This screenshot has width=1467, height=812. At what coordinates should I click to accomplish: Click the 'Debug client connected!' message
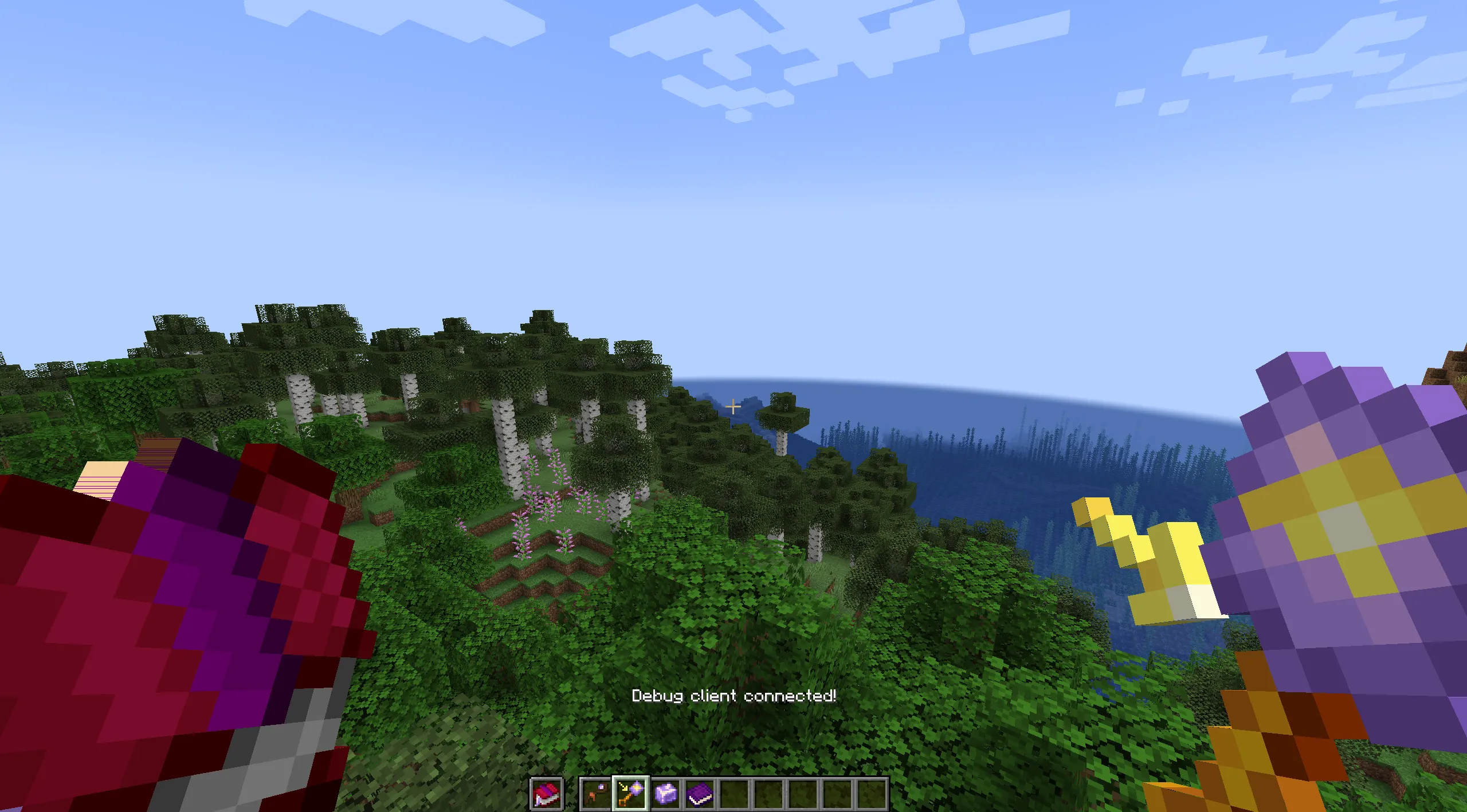(x=734, y=697)
